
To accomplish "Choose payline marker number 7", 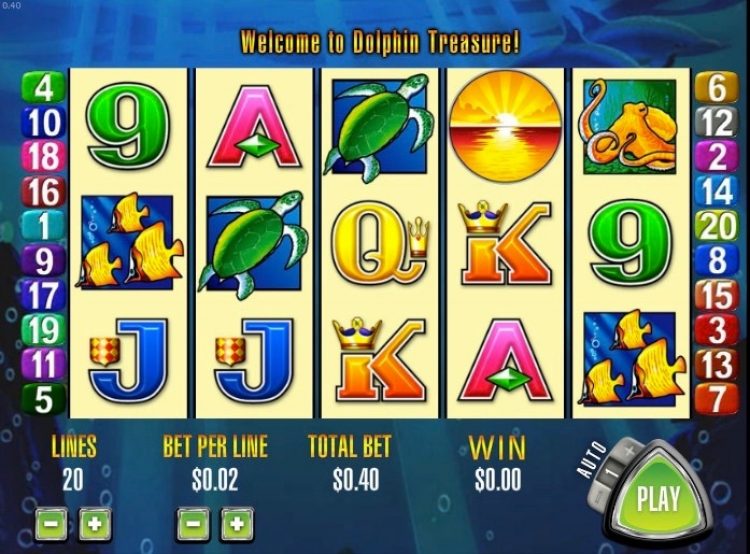I will pos(718,397).
